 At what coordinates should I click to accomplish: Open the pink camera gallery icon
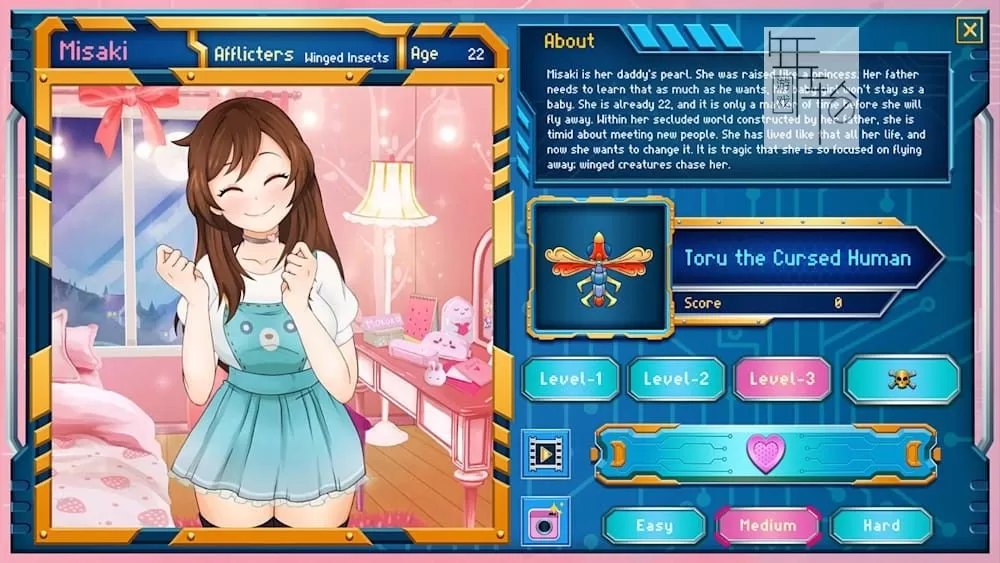click(546, 521)
